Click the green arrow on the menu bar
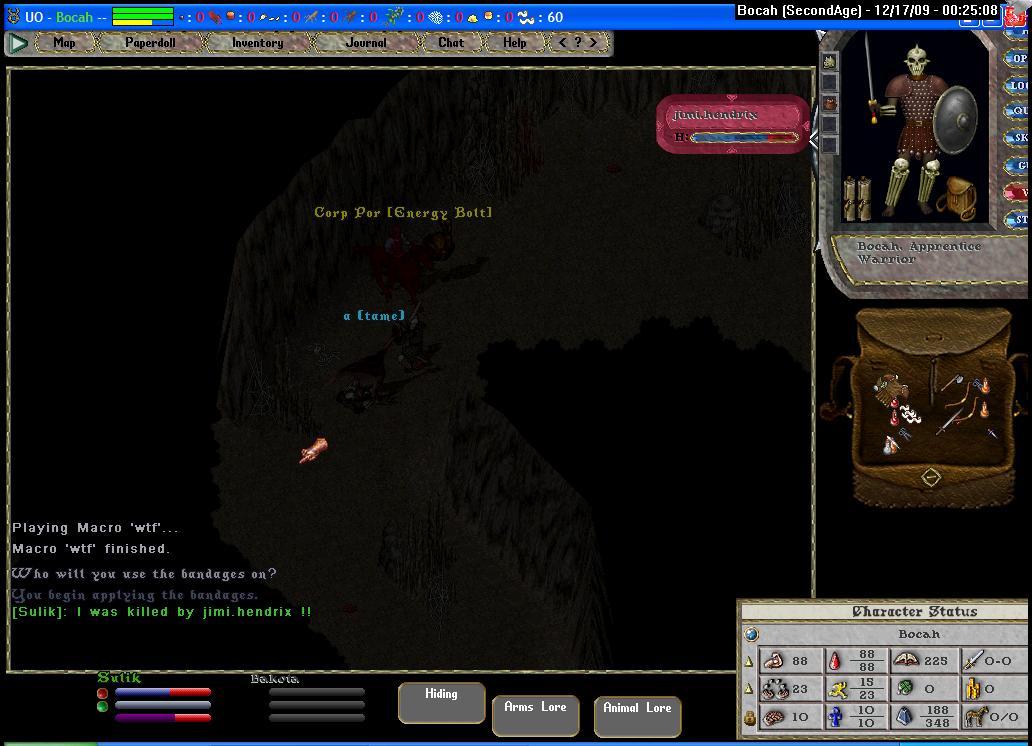 point(18,43)
